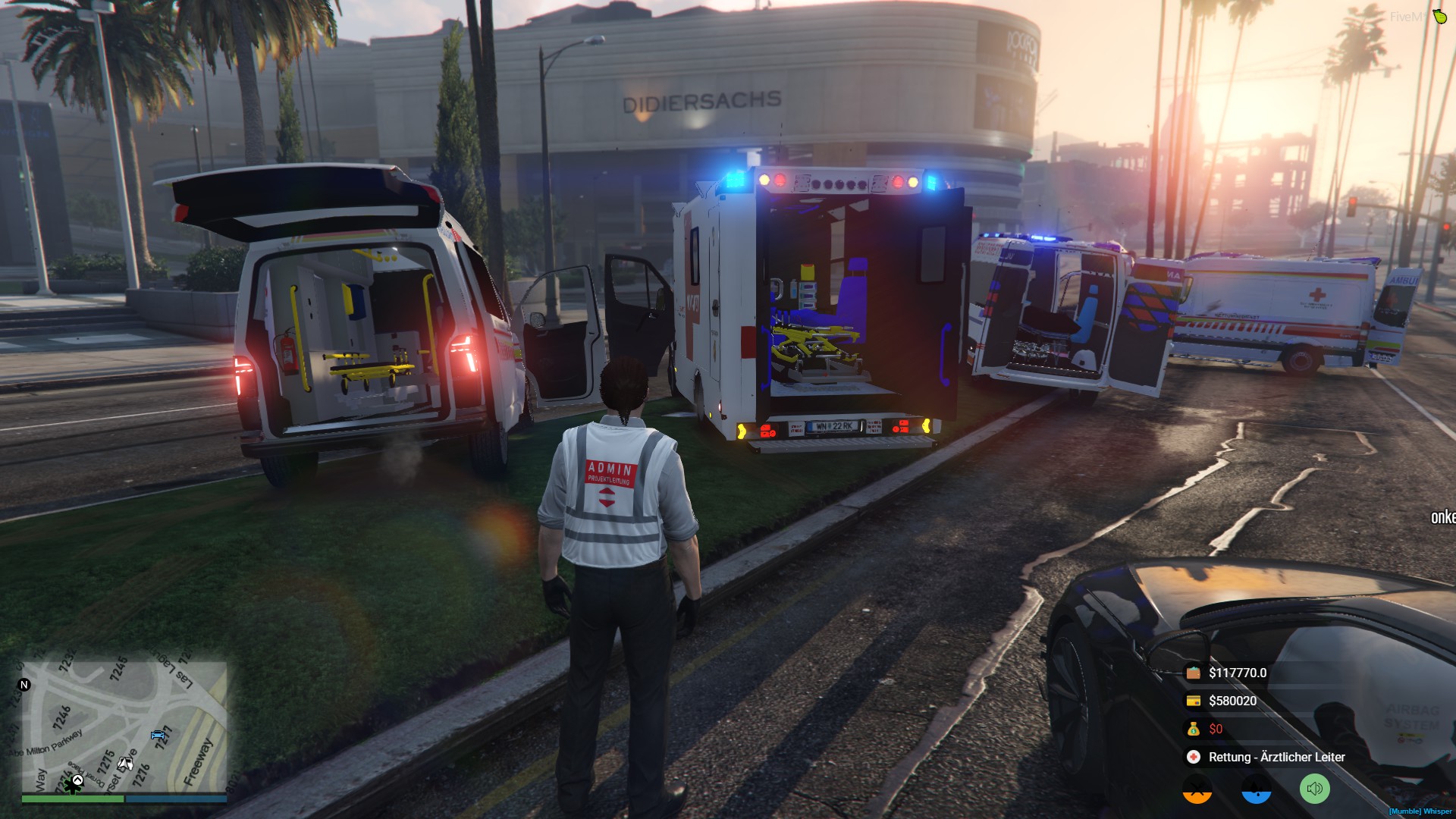Viewport: 1456px width, 819px height.
Task: Click the wallet cash icon showing $117770.0
Action: click(x=1194, y=672)
